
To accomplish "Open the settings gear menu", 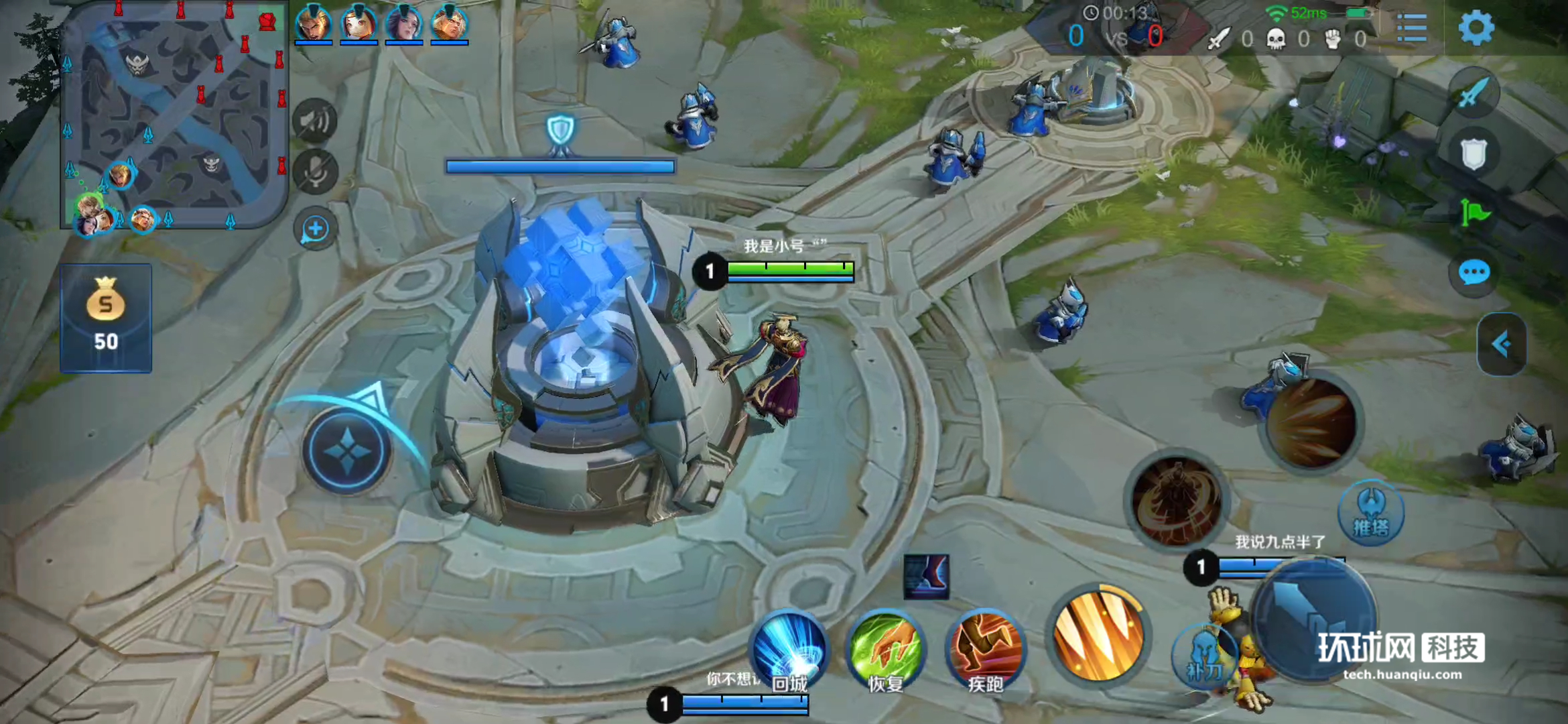I will pos(1476,28).
